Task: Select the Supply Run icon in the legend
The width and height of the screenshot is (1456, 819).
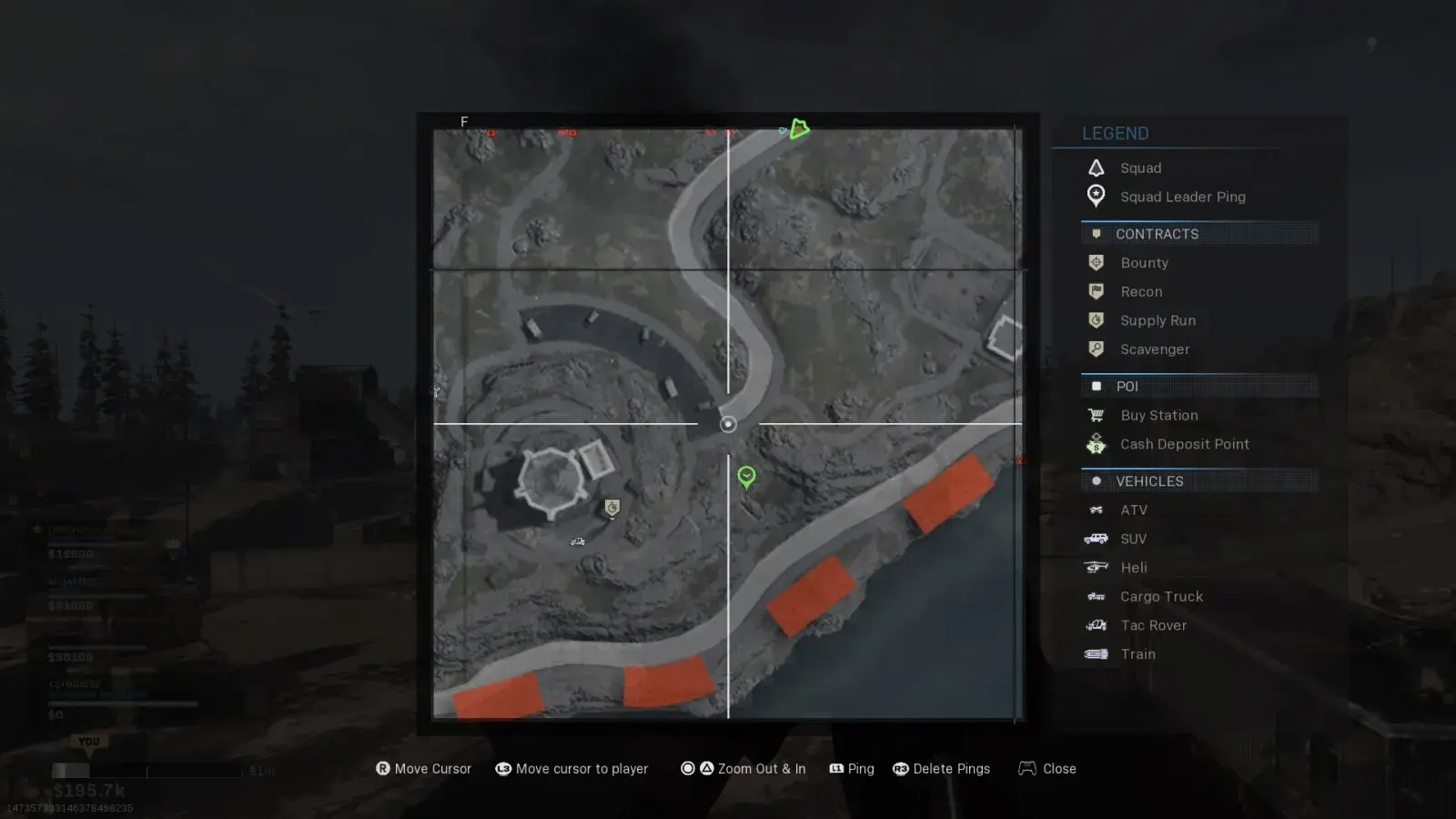Action: click(1096, 320)
